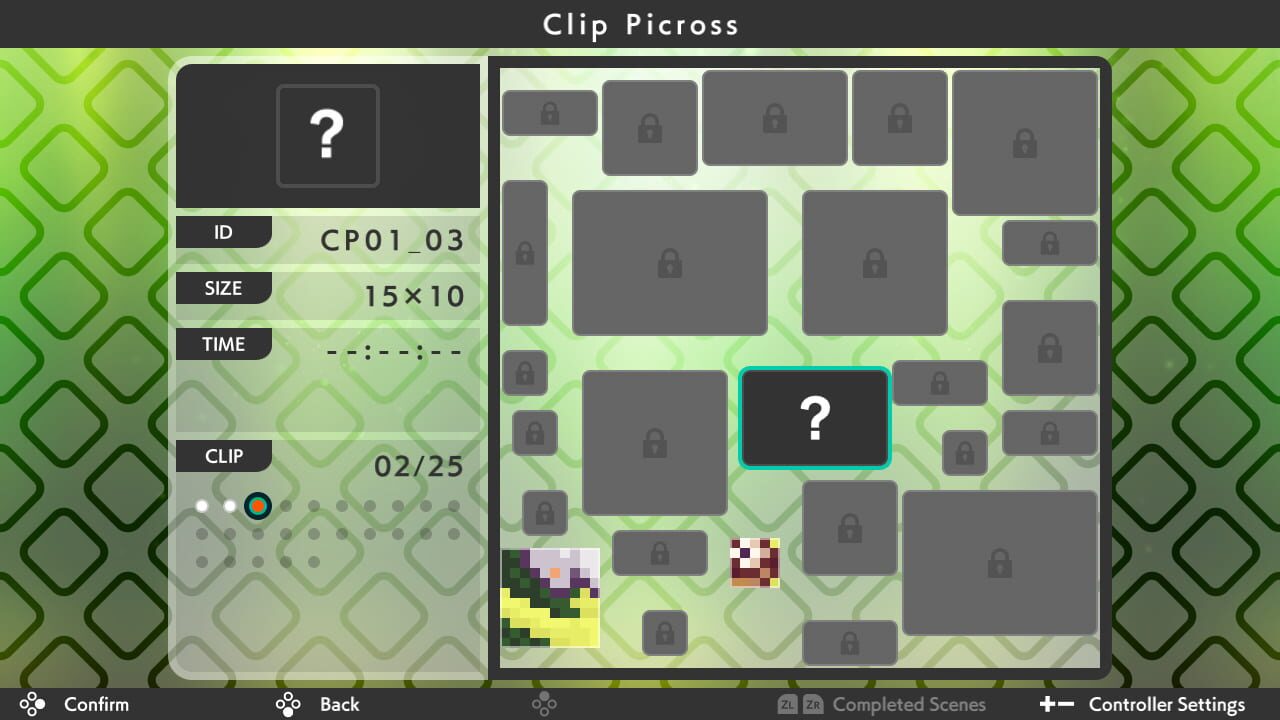Open Controller Settings
Viewport: 1280px width, 720px height.
click(x=1167, y=704)
